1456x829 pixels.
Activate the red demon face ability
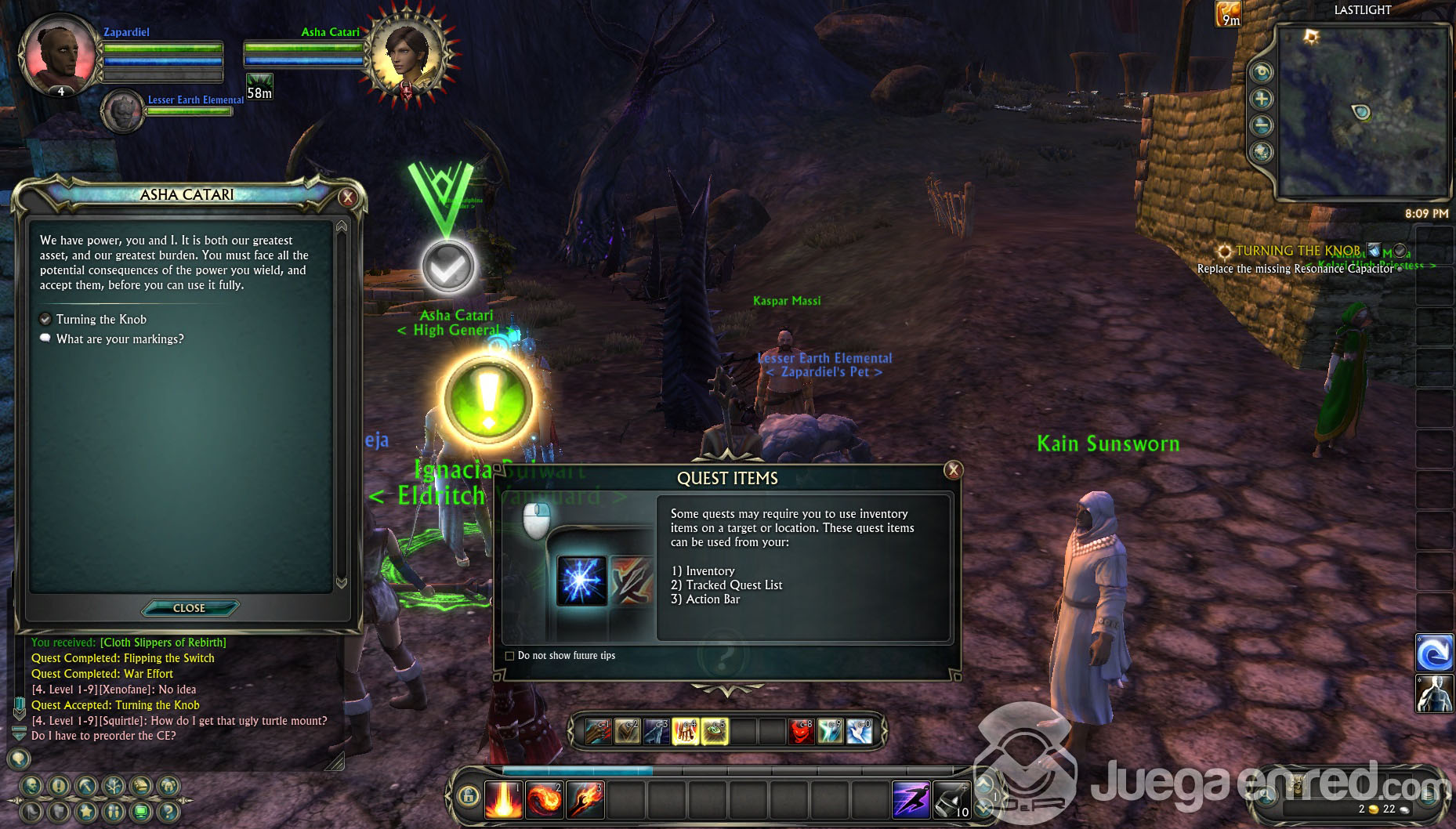coord(800,732)
